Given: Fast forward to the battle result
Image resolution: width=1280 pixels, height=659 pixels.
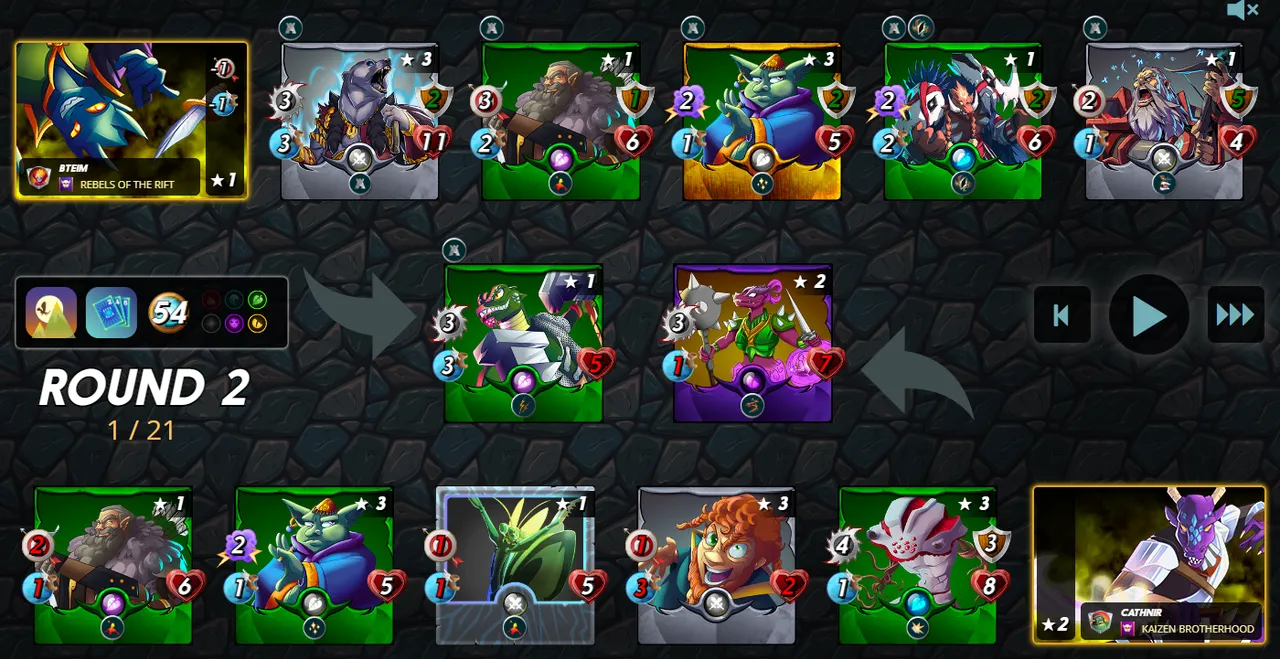Looking at the screenshot, I should point(1235,315).
